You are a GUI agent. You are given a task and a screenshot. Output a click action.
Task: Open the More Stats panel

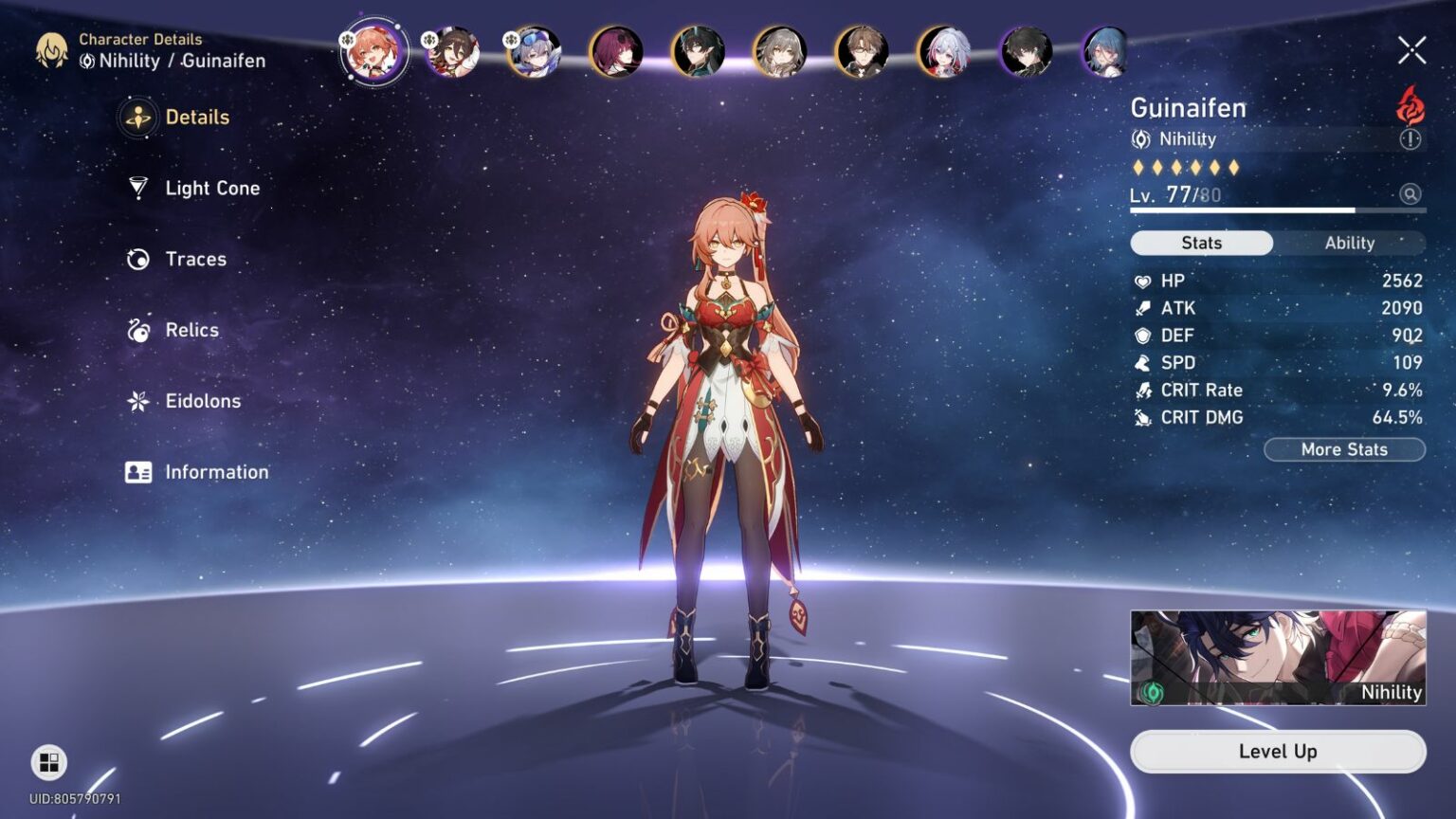1345,449
